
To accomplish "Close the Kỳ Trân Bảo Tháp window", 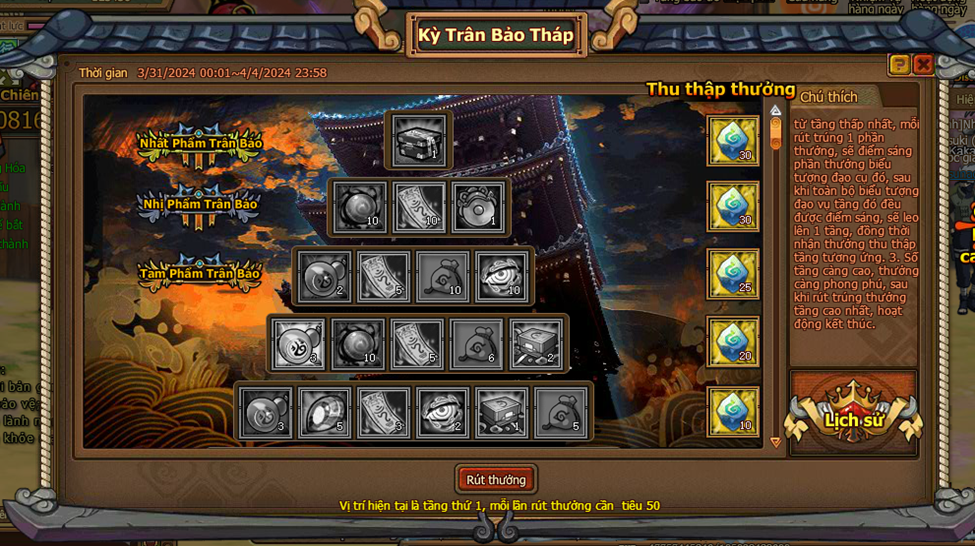I will coord(923,65).
